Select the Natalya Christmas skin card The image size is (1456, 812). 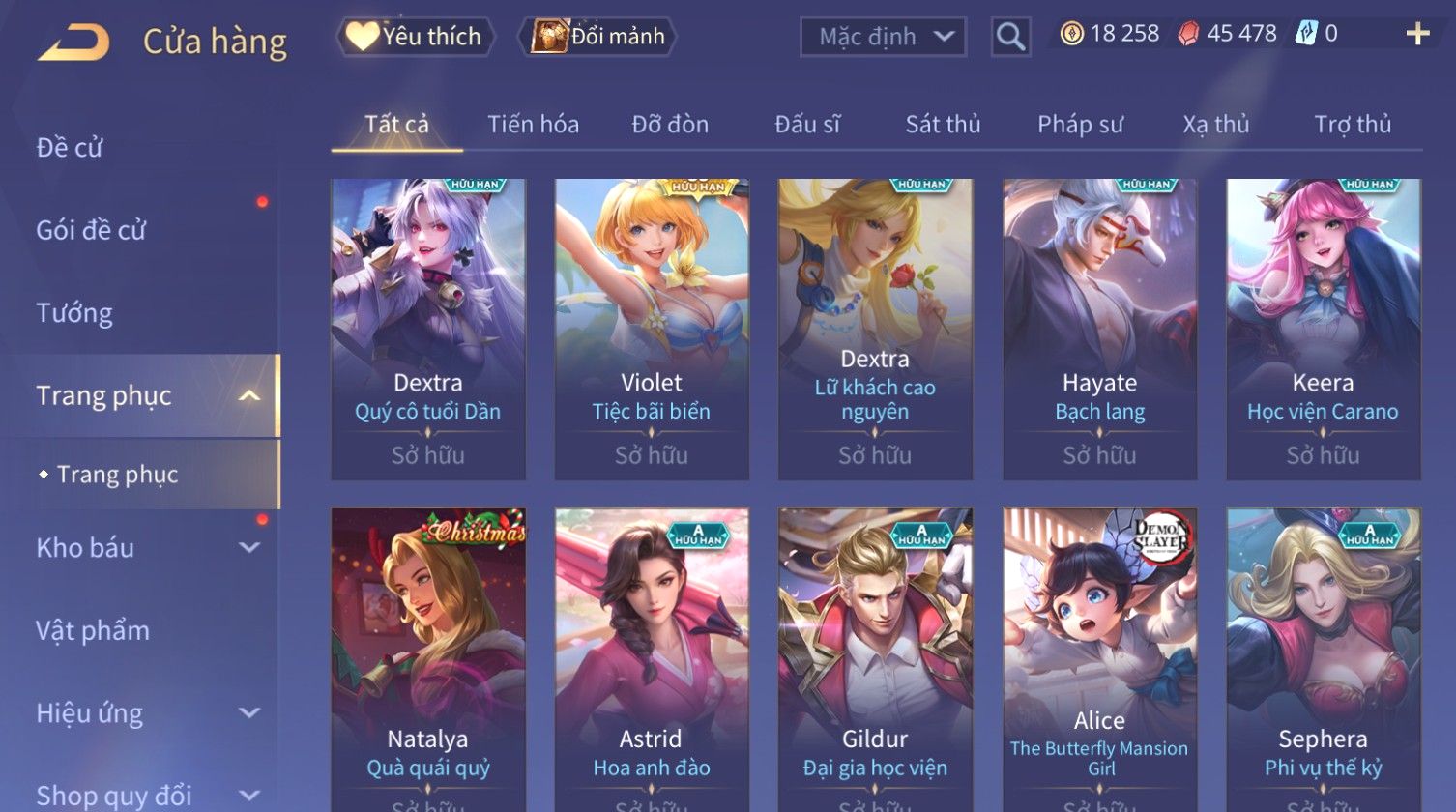[428, 657]
